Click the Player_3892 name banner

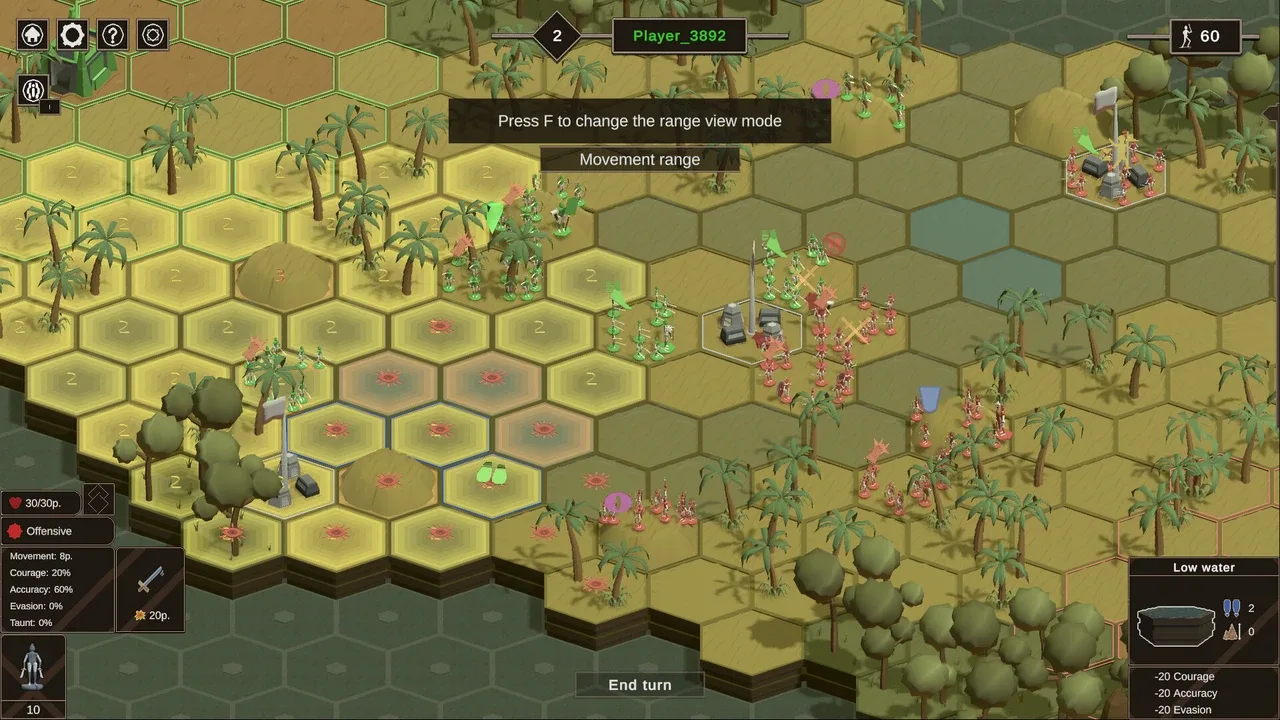[x=680, y=37]
